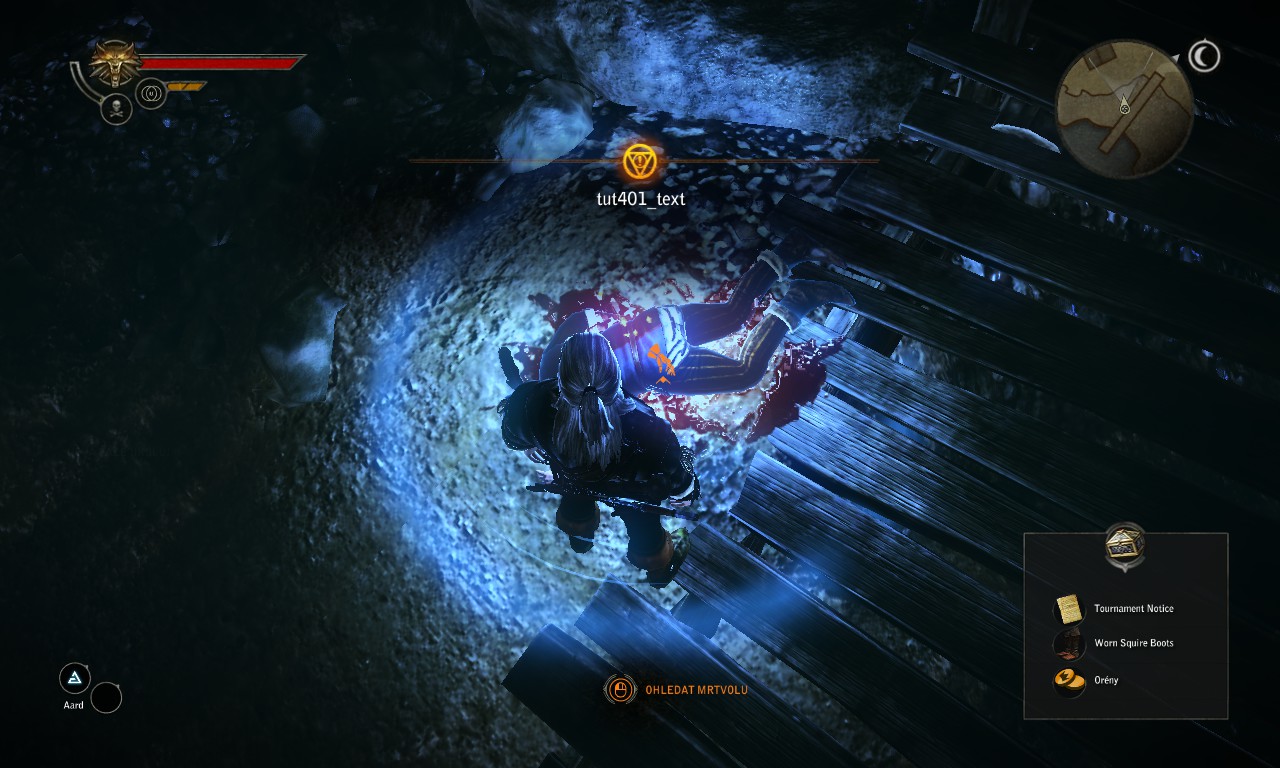Click the skull toxicity icon
This screenshot has height=768, width=1280.
116,108
